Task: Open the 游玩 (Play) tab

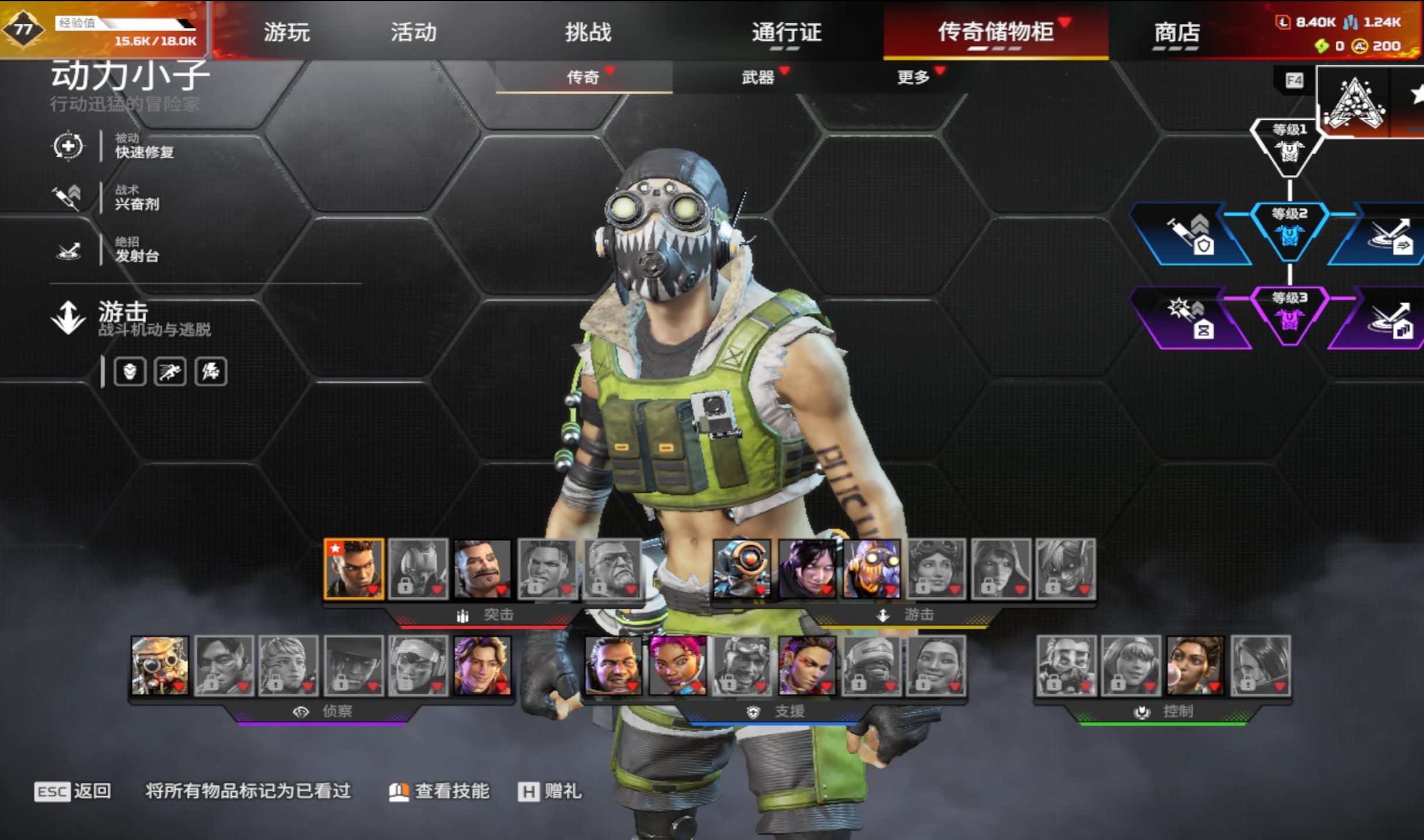Action: coord(286,32)
